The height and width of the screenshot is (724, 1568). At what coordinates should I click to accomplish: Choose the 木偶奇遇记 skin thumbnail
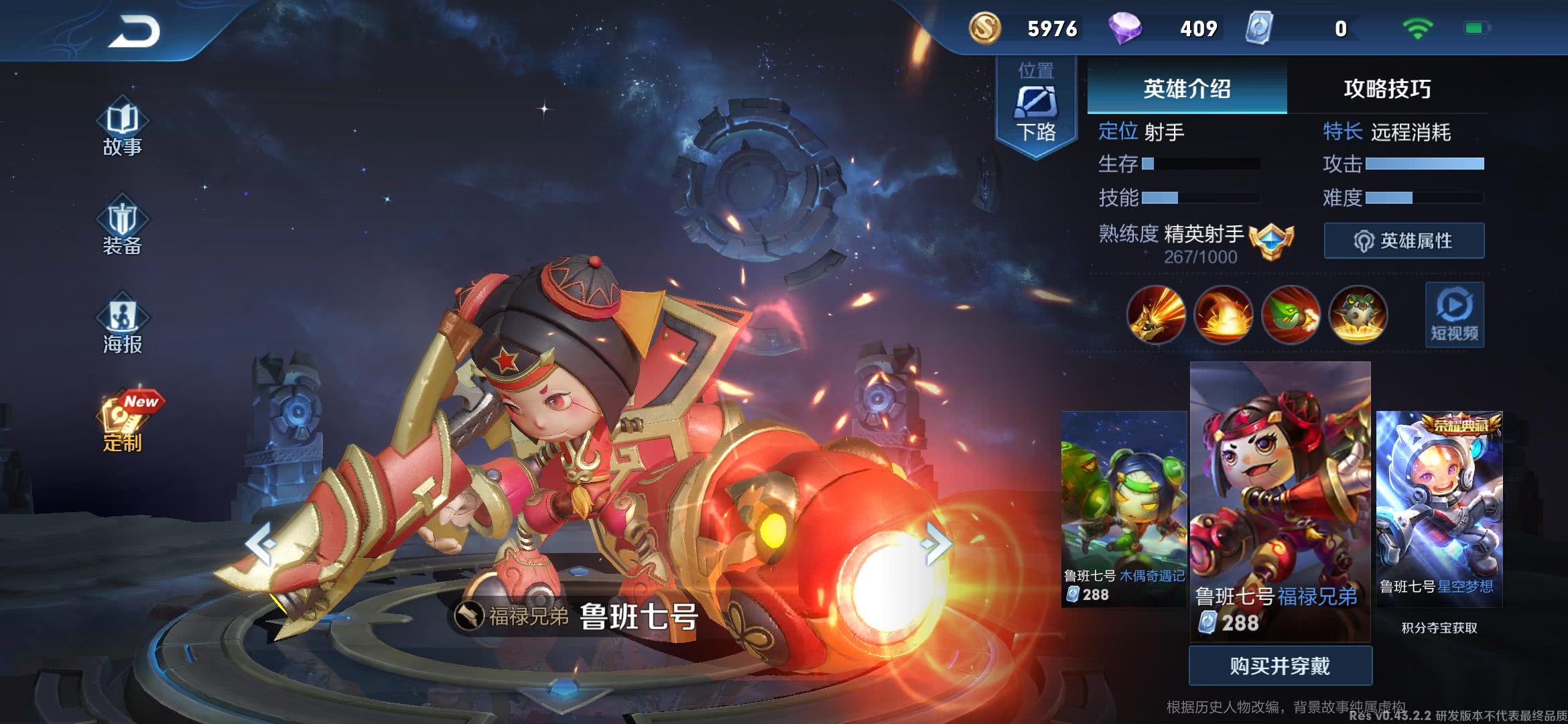click(1124, 508)
